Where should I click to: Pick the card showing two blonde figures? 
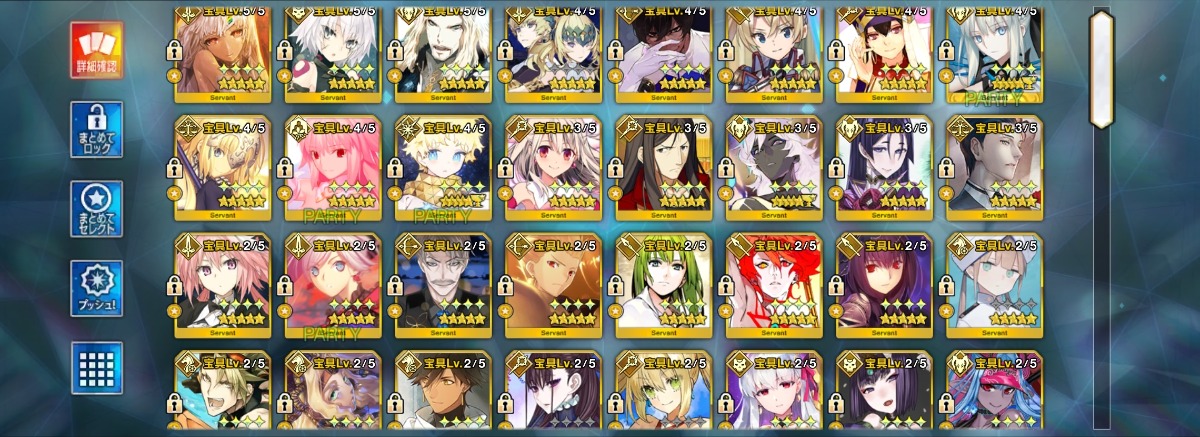(554, 50)
